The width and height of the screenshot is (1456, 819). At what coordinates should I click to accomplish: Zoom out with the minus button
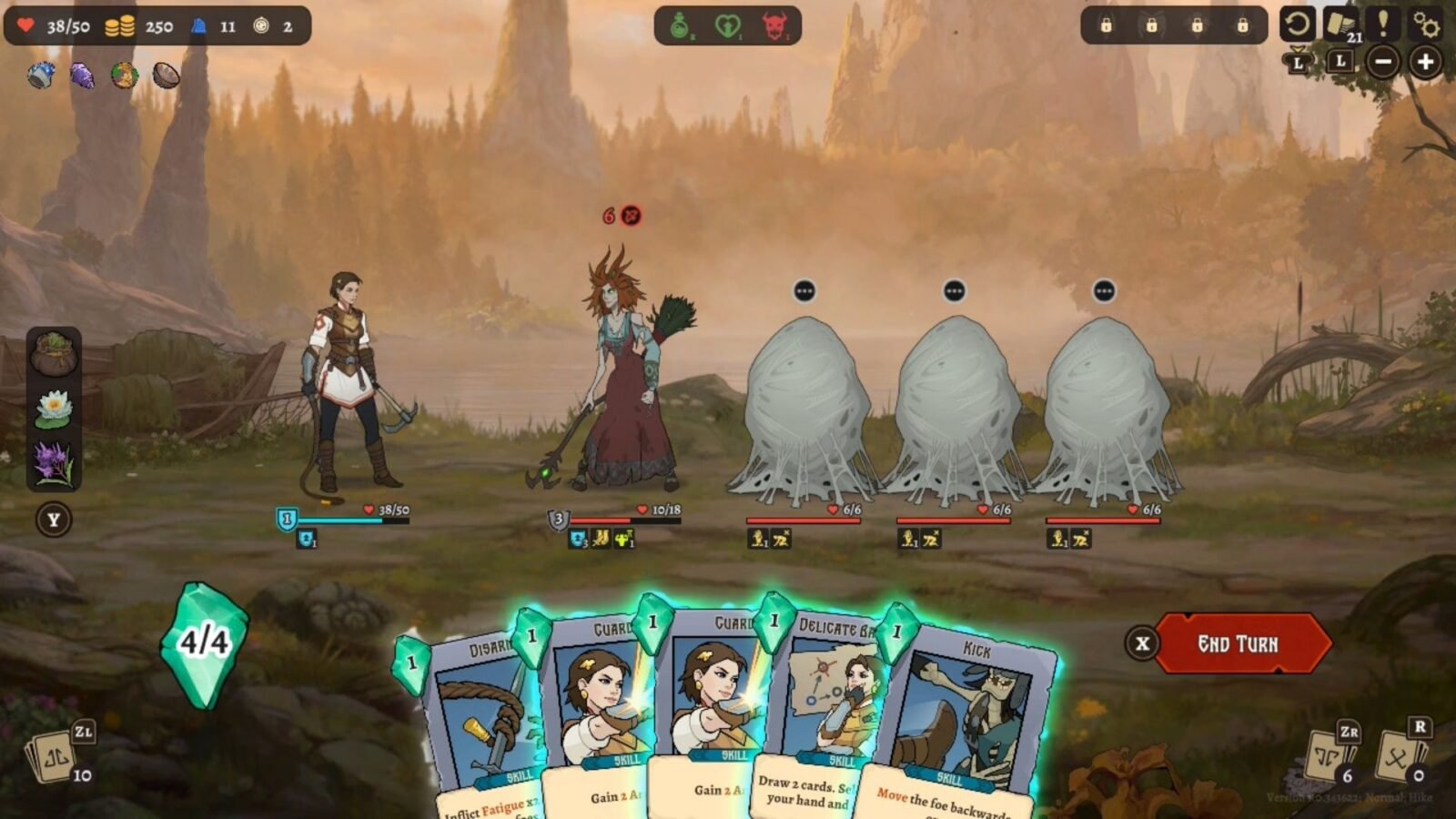[x=1383, y=62]
